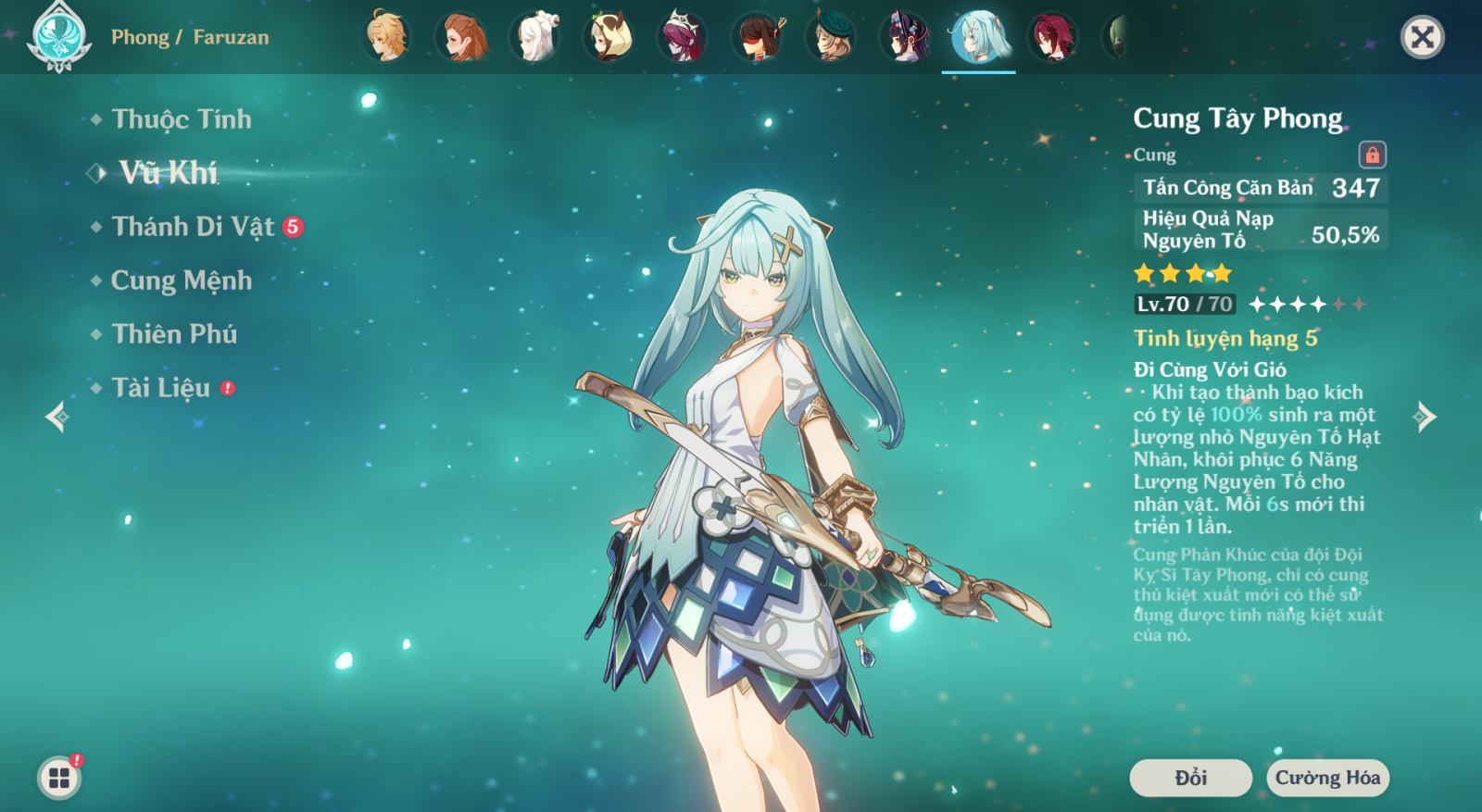Select the Vũ Khí weapon menu entry
1482x812 pixels.
(x=168, y=172)
